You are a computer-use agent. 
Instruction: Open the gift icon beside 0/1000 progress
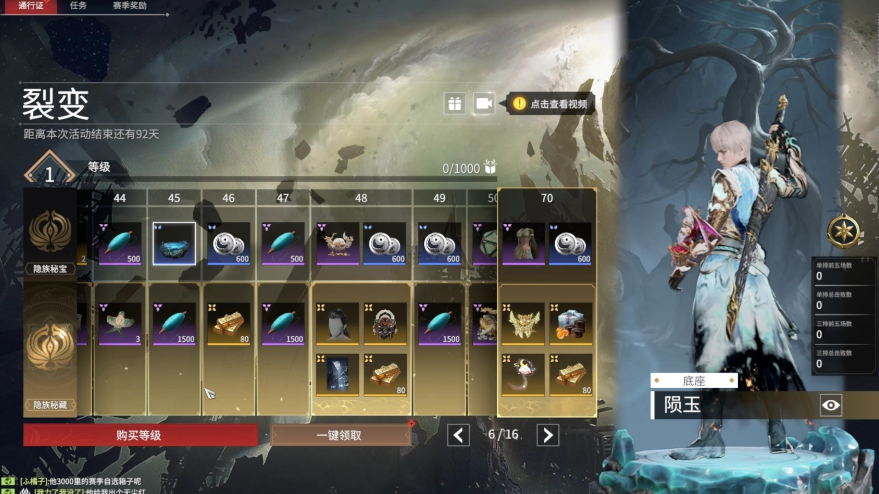(x=490, y=168)
